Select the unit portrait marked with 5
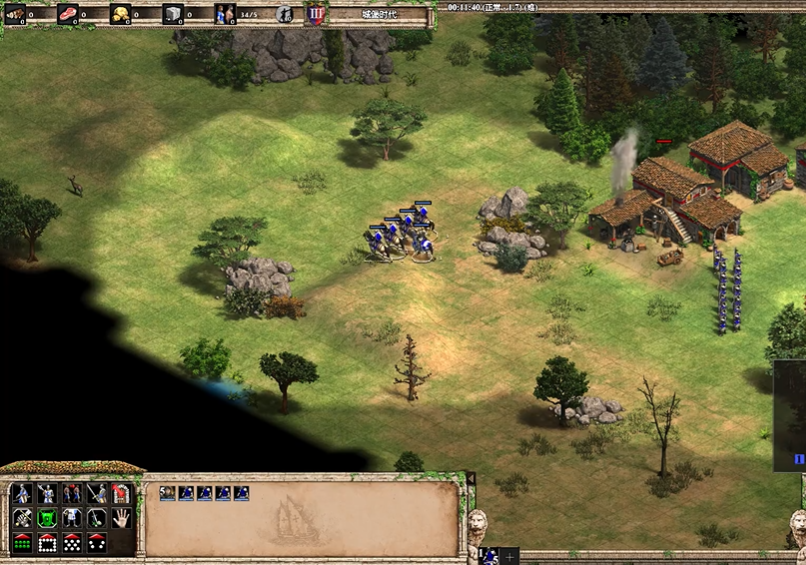 (167, 493)
